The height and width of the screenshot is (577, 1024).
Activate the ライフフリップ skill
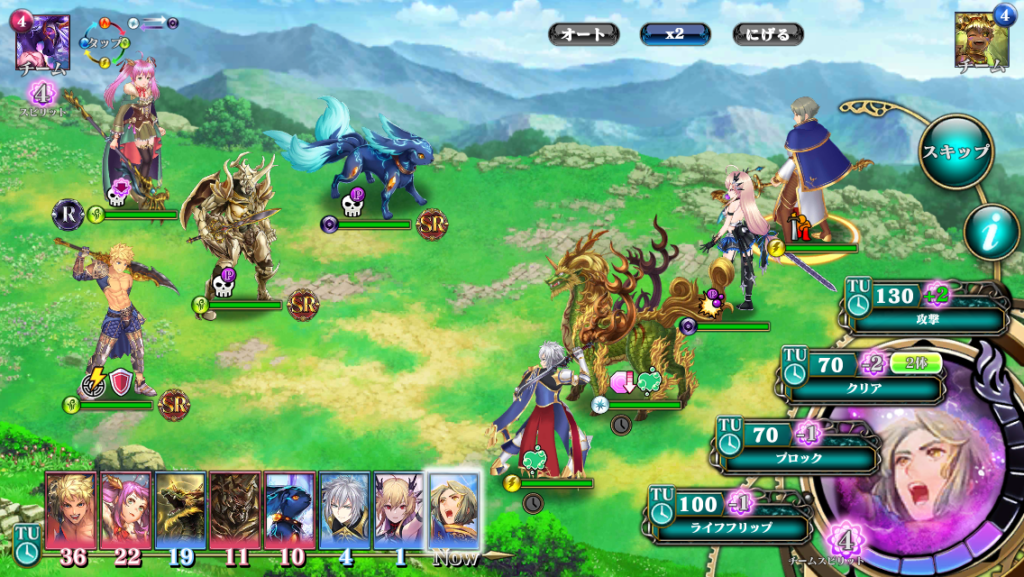point(732,514)
